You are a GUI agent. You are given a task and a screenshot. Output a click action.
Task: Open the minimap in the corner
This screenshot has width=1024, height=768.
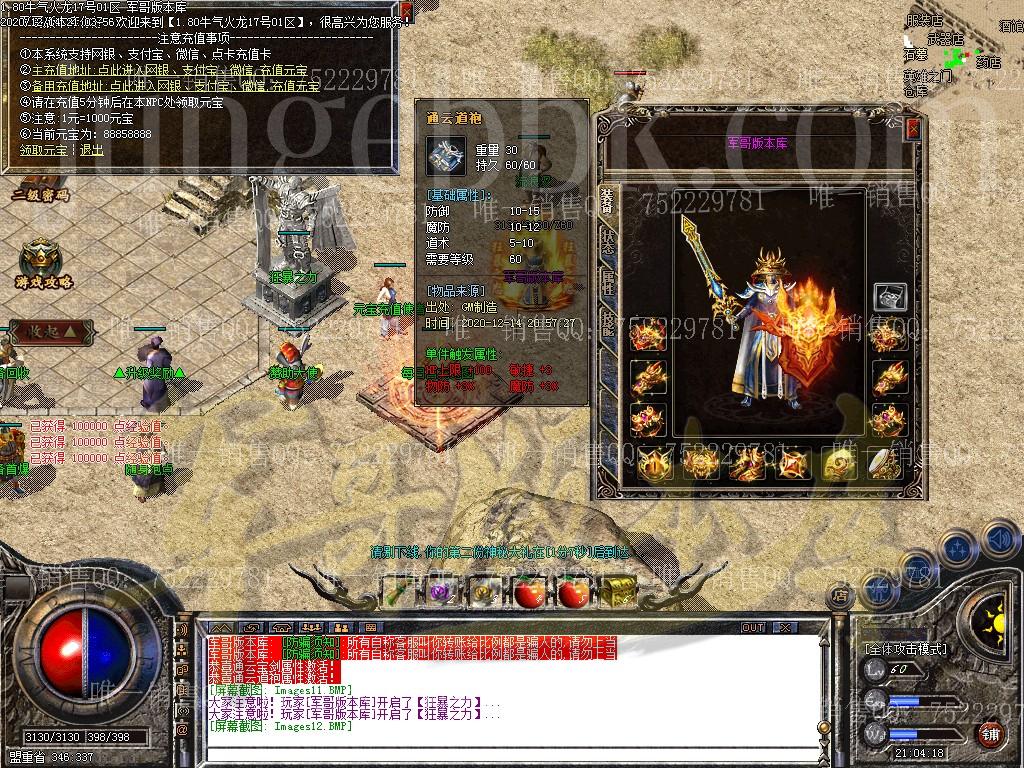point(960,50)
